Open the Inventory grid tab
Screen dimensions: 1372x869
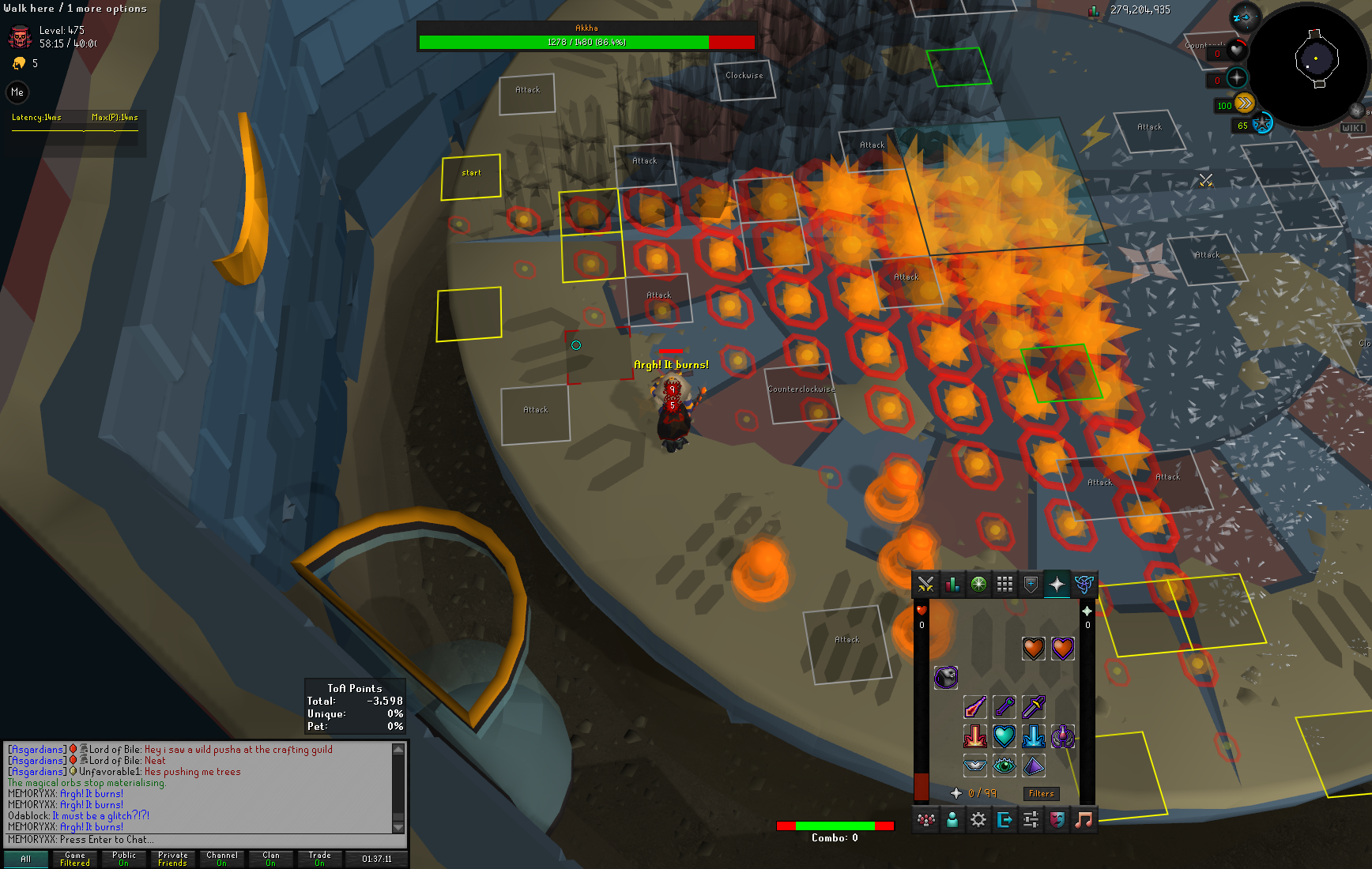(1004, 585)
